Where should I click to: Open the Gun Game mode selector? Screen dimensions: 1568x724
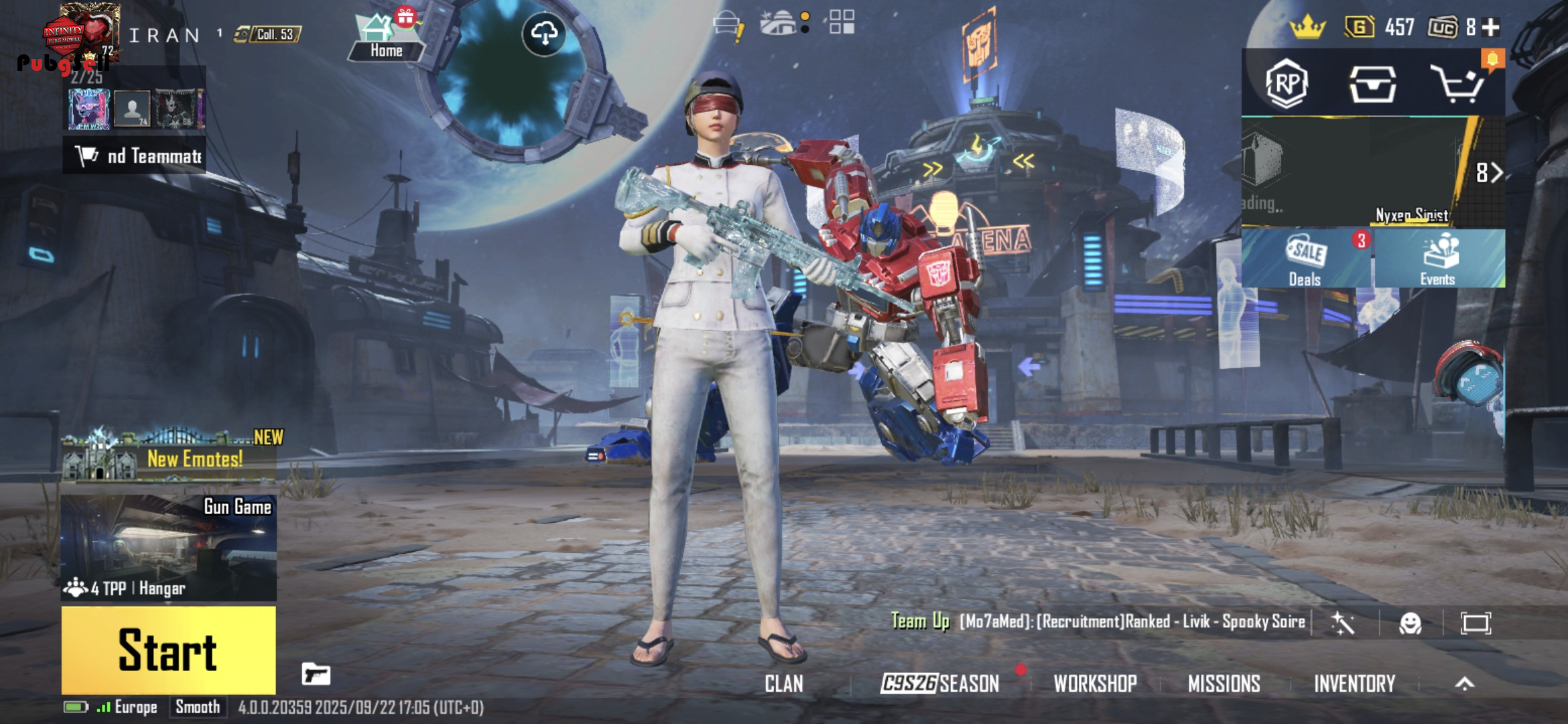168,547
